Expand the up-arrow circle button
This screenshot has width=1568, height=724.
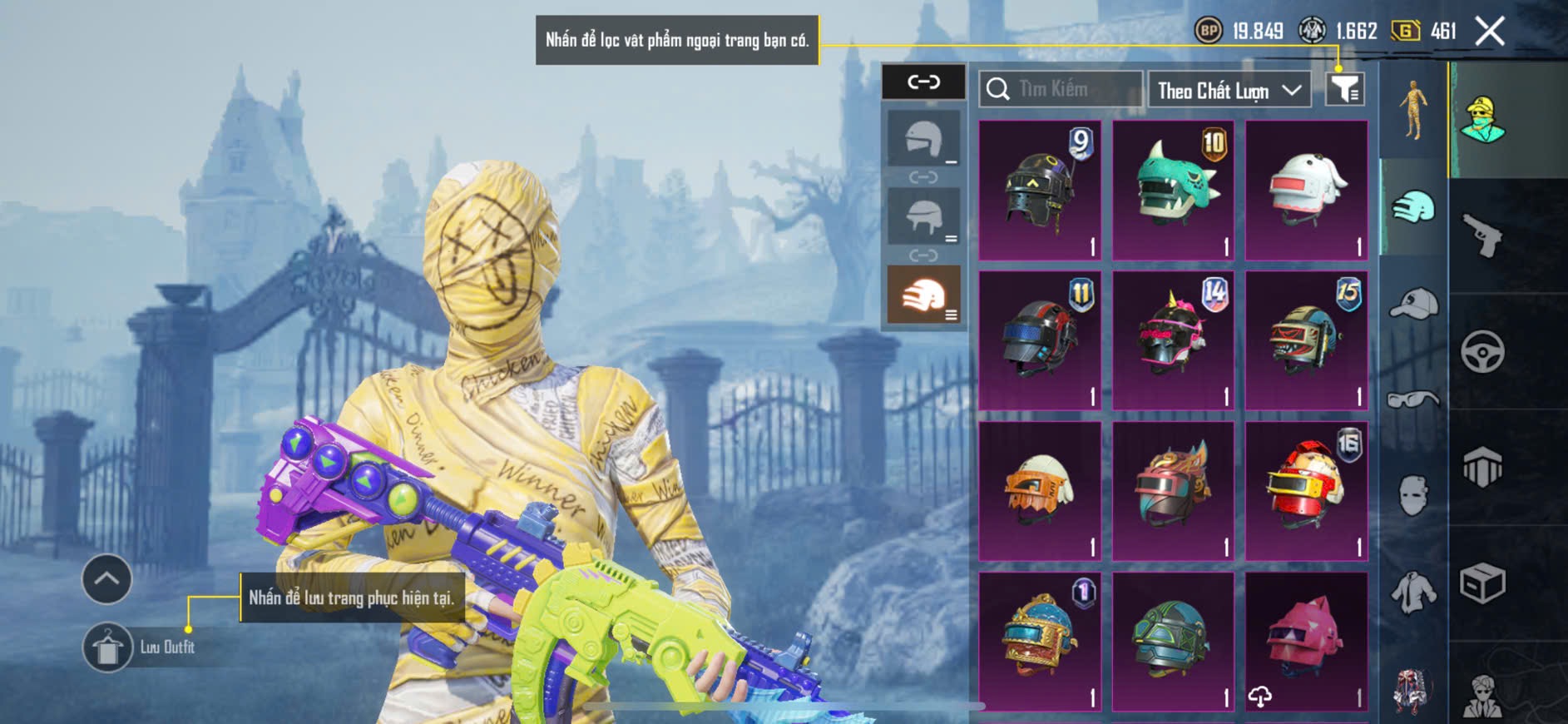coord(106,579)
